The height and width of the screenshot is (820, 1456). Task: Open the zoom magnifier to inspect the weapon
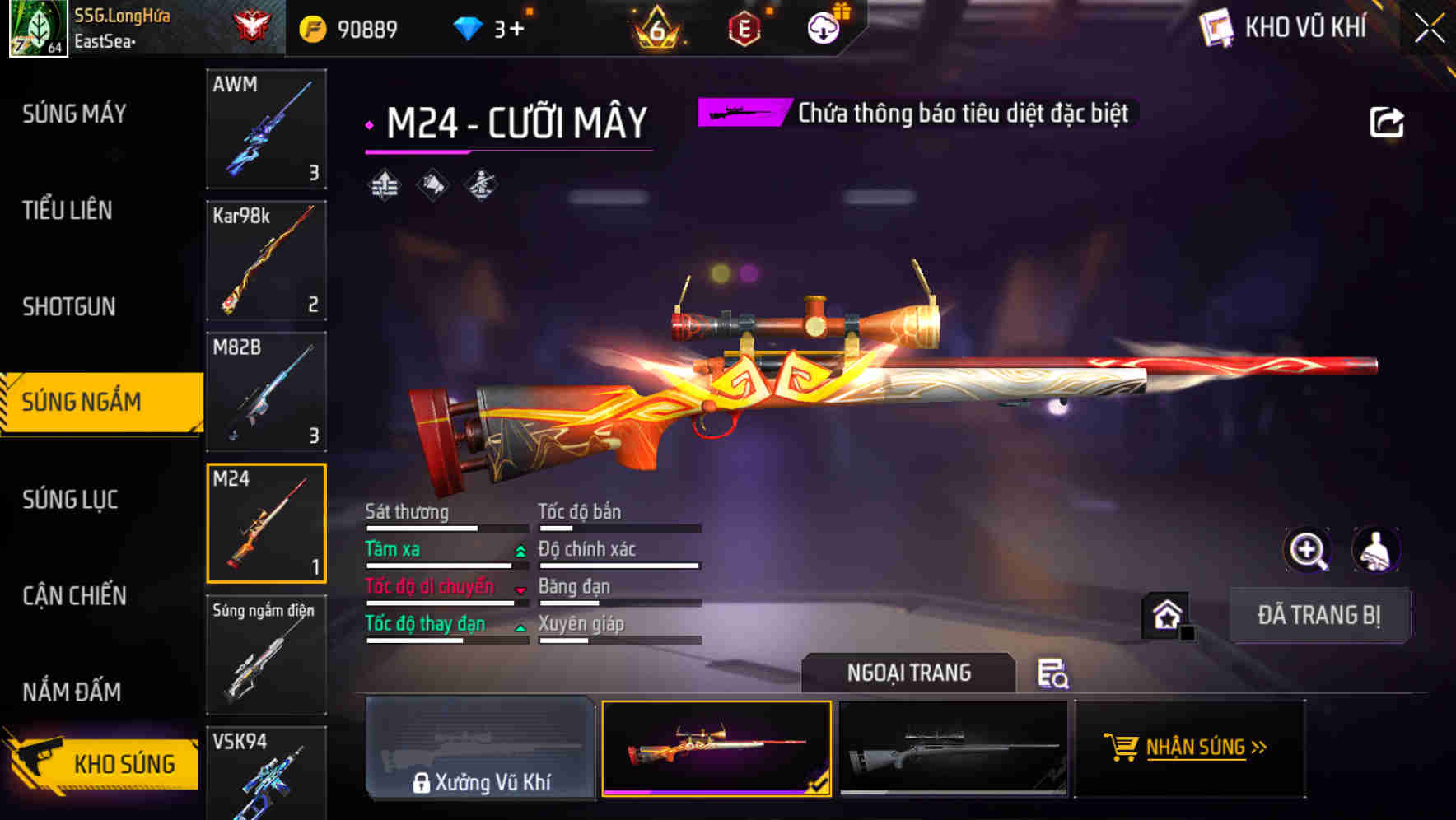[x=1309, y=549]
